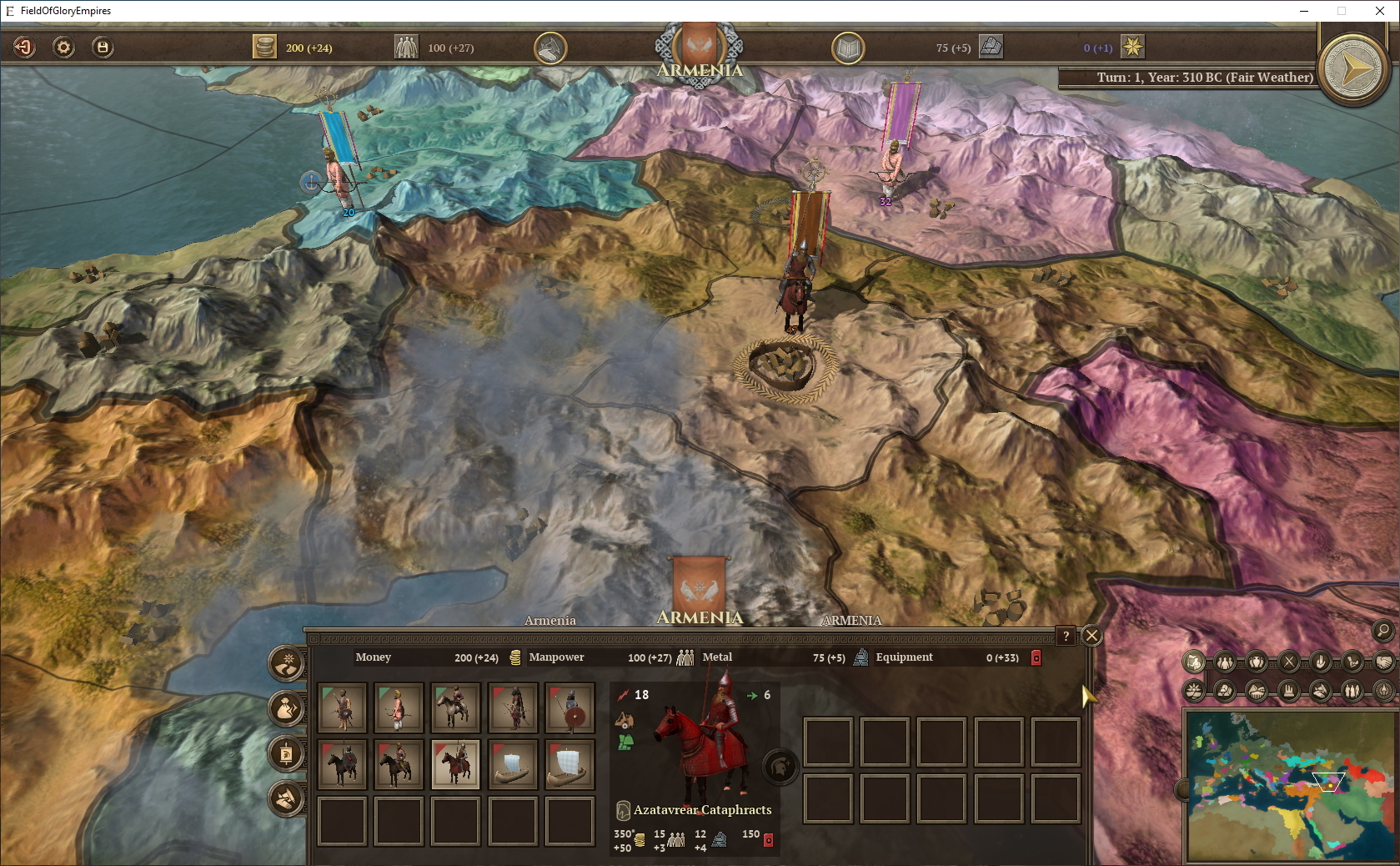Click the helmet recruit button beside unit portrait
Viewport: 1400px width, 866px height.
click(780, 766)
